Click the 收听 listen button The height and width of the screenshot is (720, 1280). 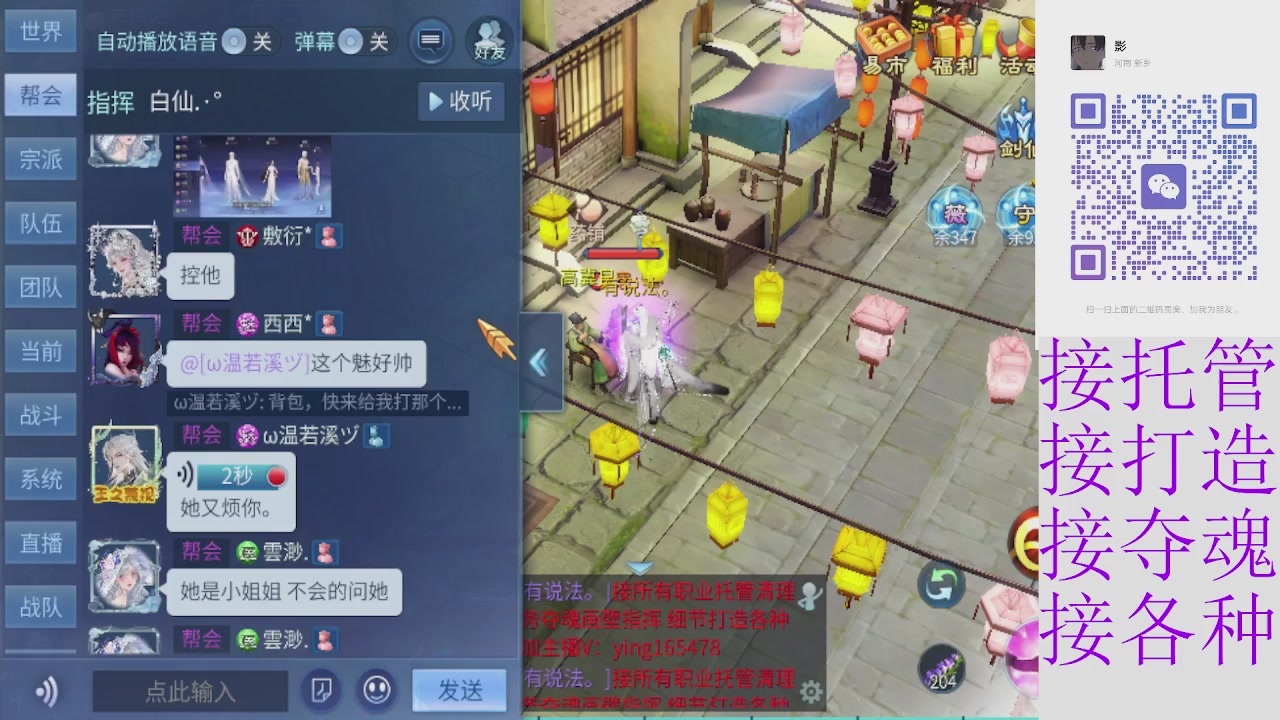(460, 102)
